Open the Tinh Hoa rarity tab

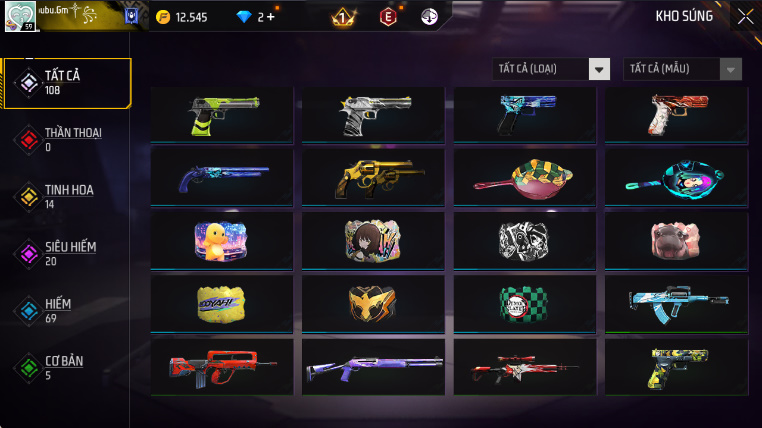67,196
